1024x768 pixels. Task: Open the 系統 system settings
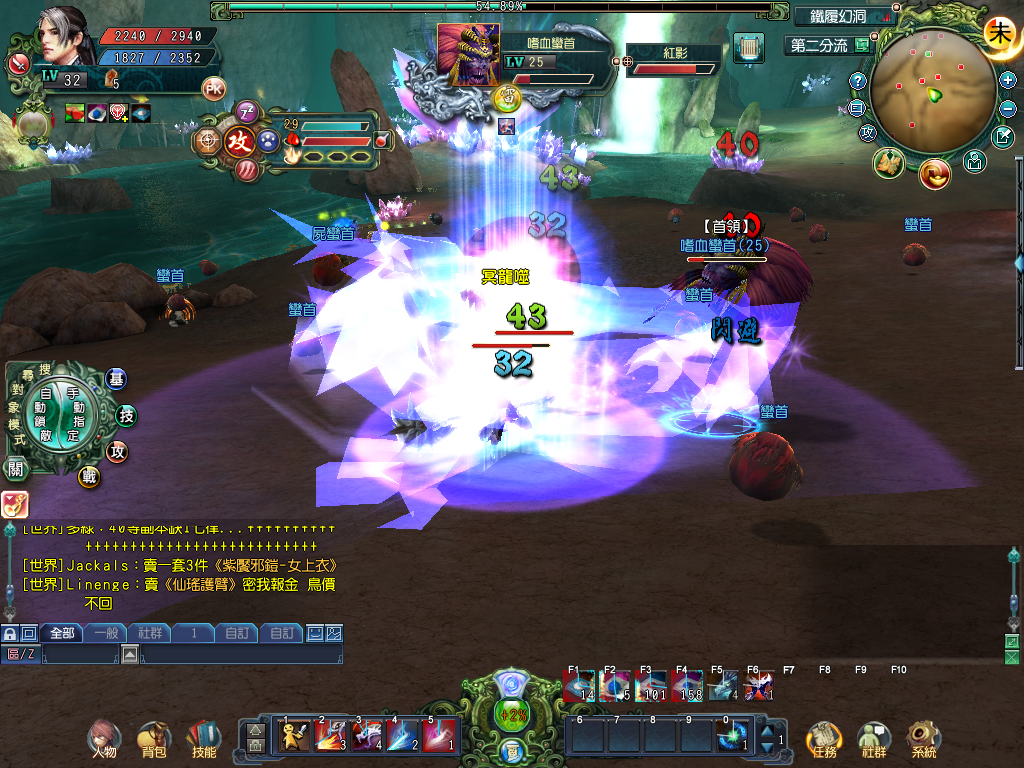pos(924,738)
